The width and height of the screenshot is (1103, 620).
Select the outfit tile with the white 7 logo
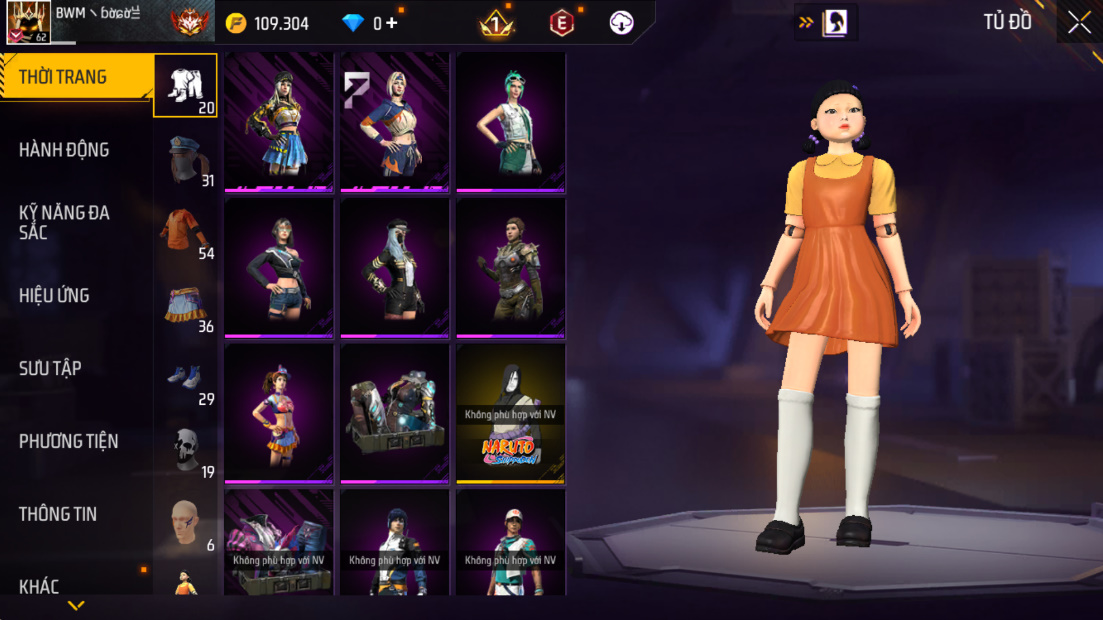click(395, 121)
